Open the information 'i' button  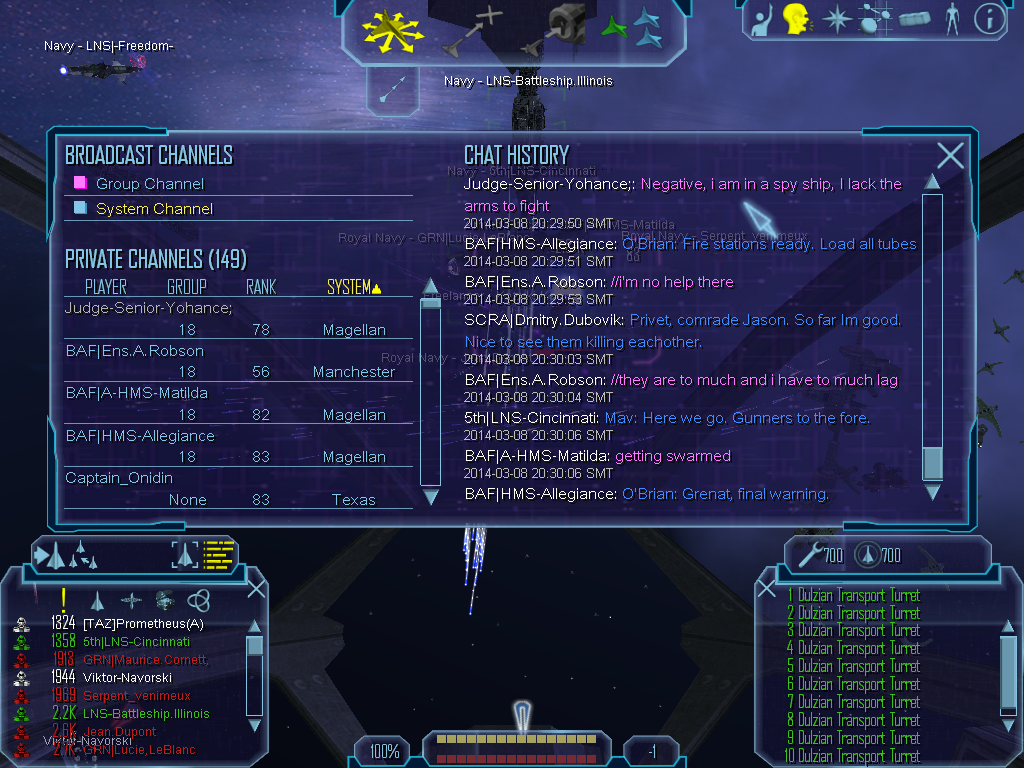point(989,19)
